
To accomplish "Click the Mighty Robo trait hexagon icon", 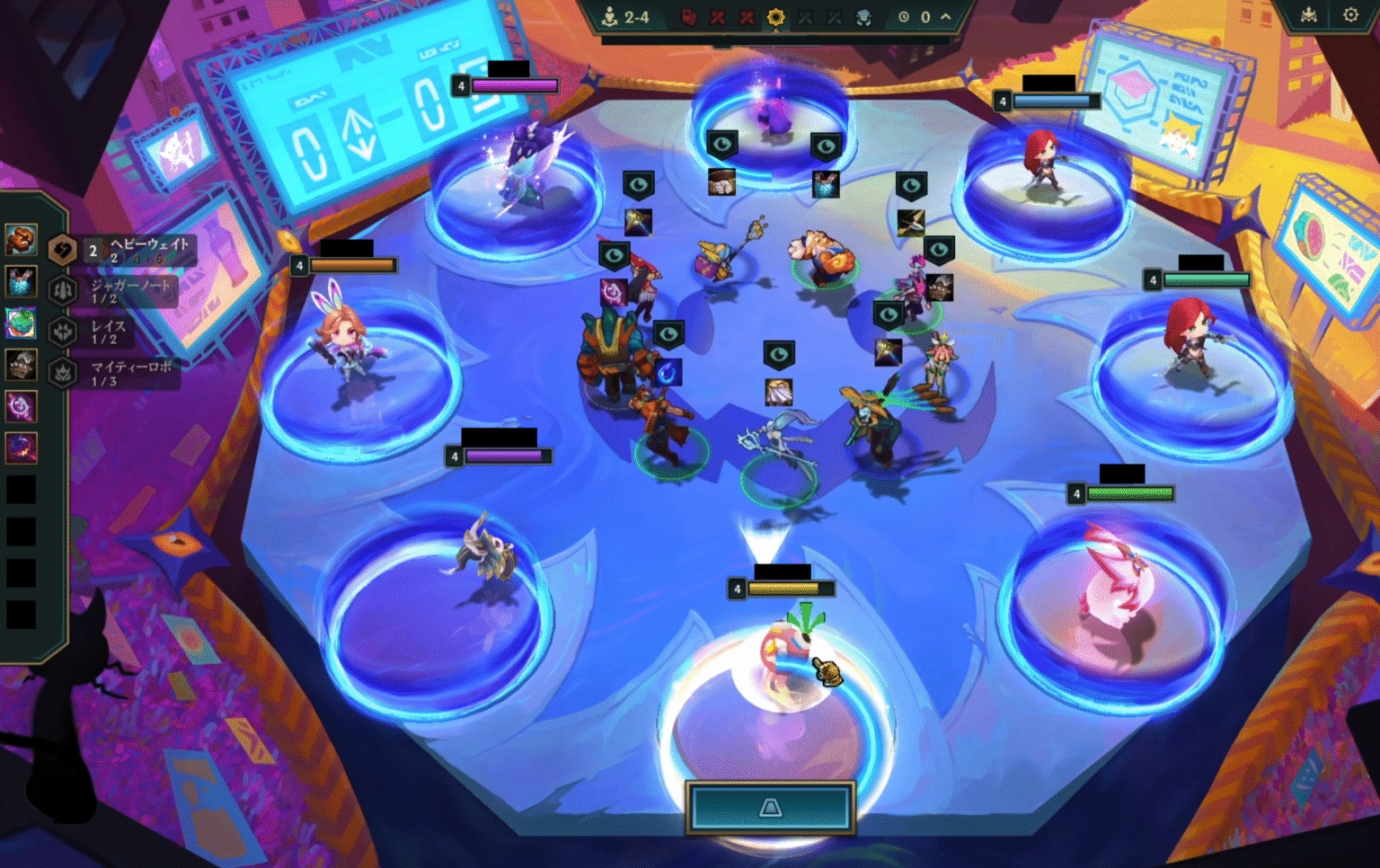I will (63, 374).
